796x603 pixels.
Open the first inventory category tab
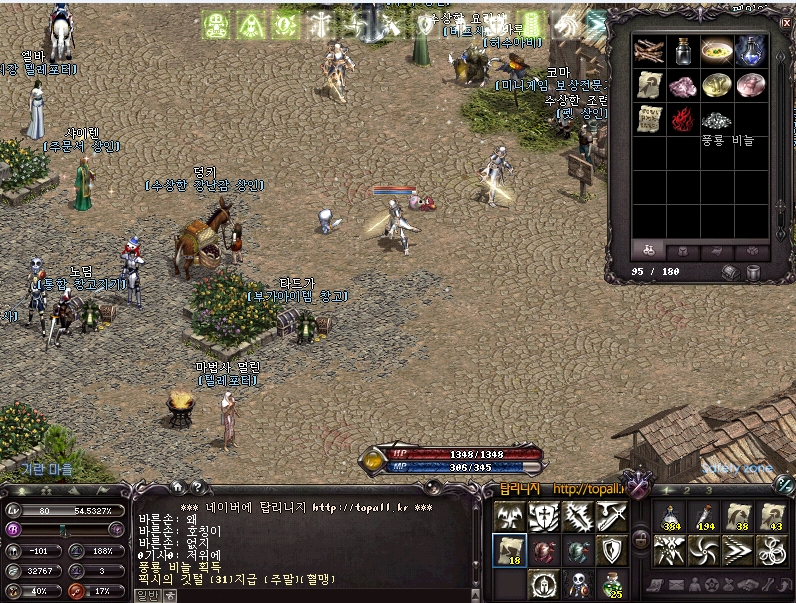[648, 250]
